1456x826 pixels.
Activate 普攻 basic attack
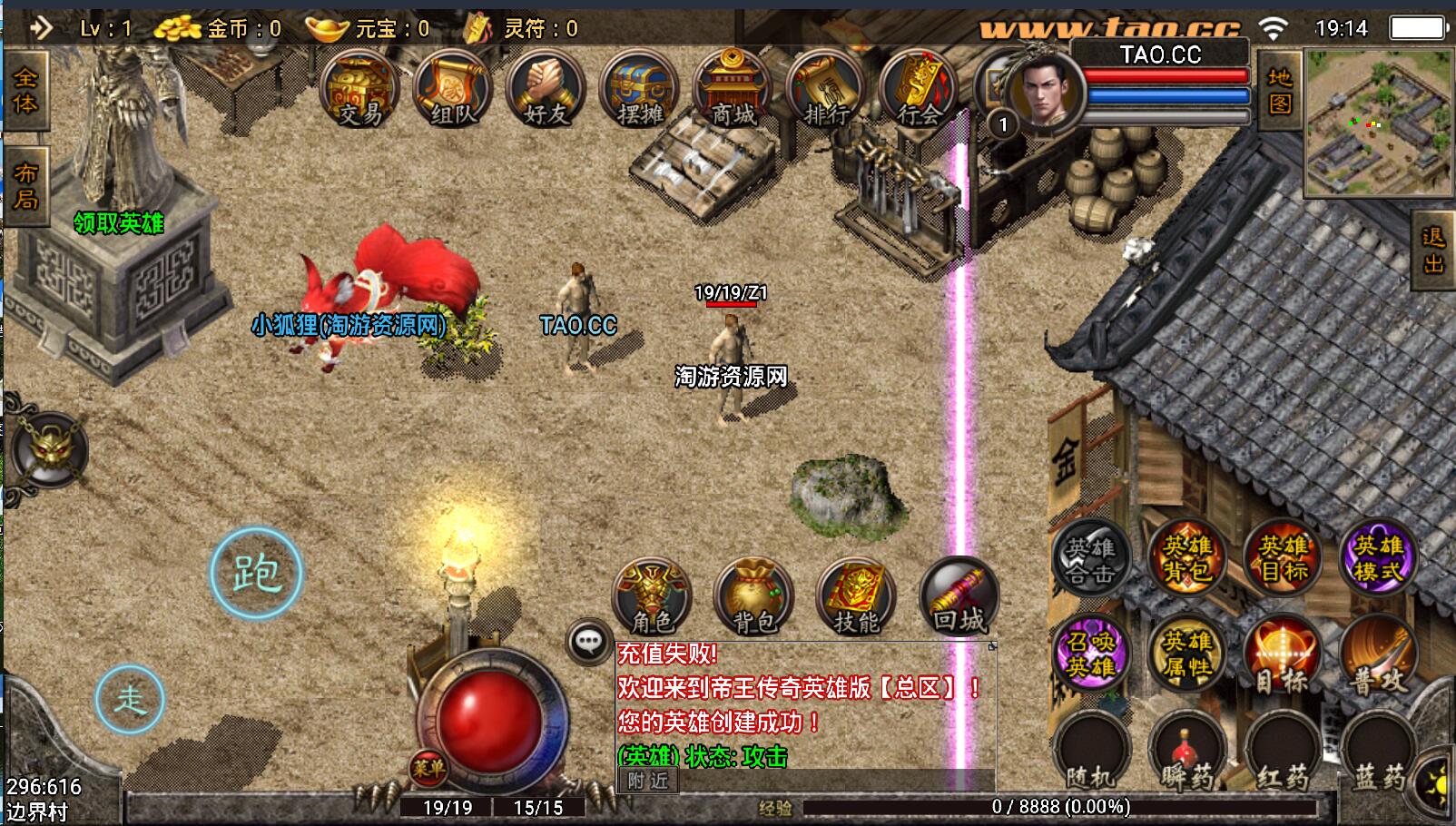[x=1378, y=655]
